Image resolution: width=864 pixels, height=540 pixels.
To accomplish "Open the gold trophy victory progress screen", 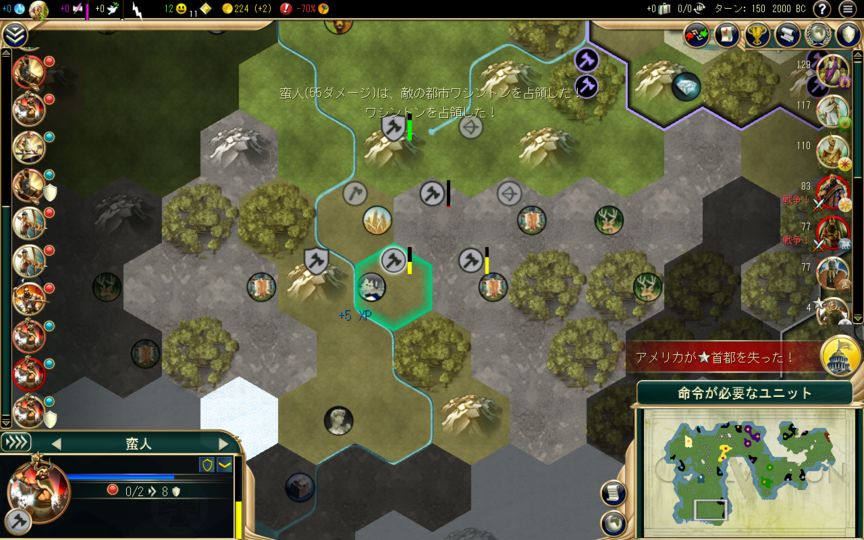I will pos(758,35).
